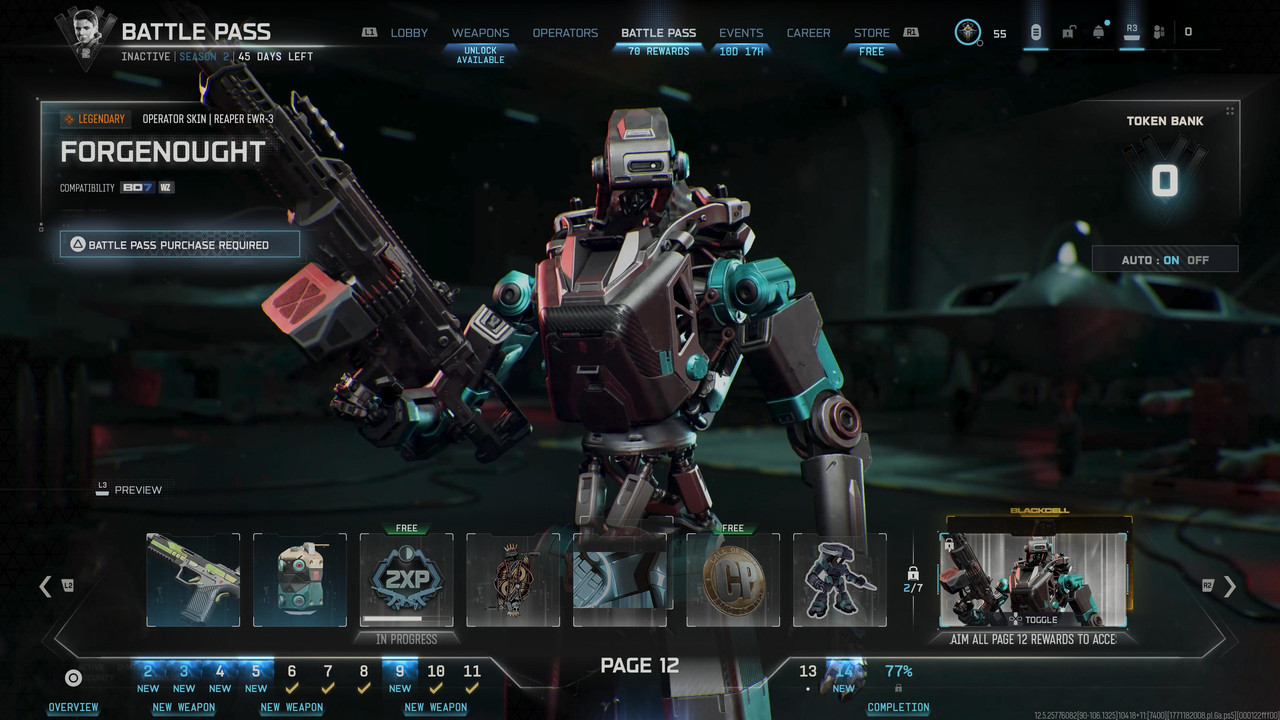The width and height of the screenshot is (1280, 720).
Task: Go to the Operators tab
Action: point(565,33)
